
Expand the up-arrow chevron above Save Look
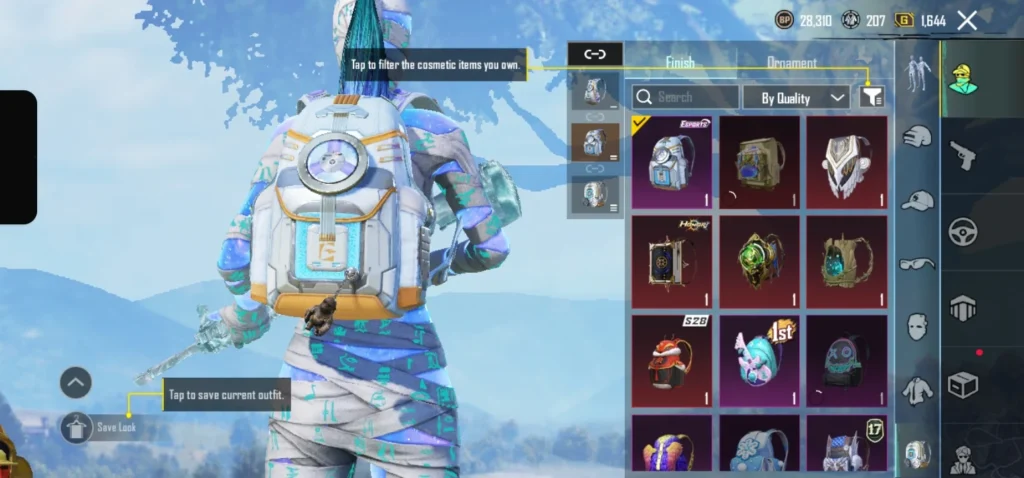coord(76,382)
